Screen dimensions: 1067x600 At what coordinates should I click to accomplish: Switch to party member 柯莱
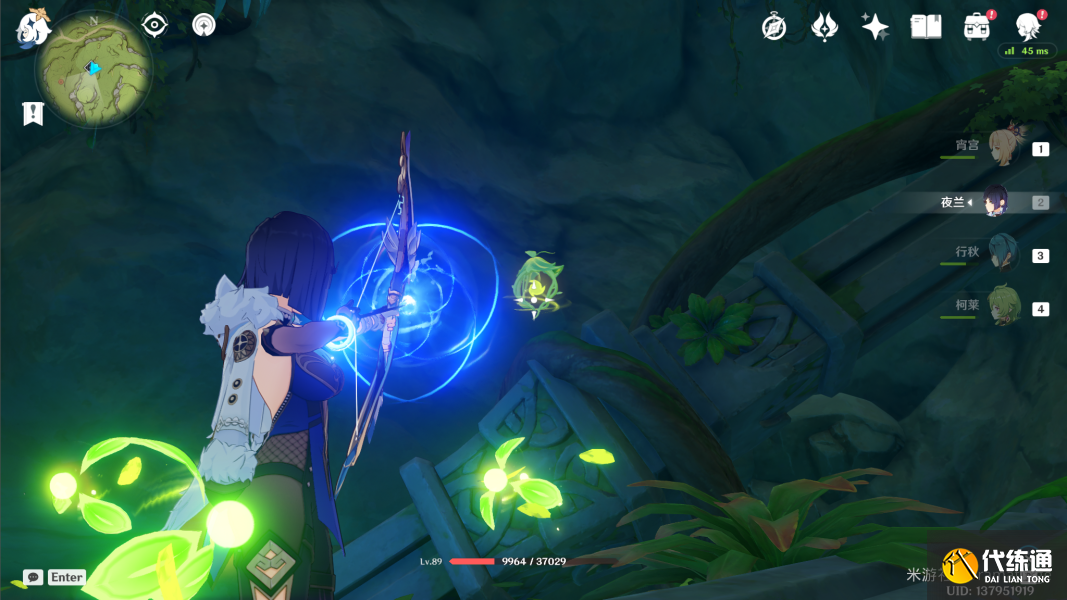pyautogui.click(x=1002, y=308)
